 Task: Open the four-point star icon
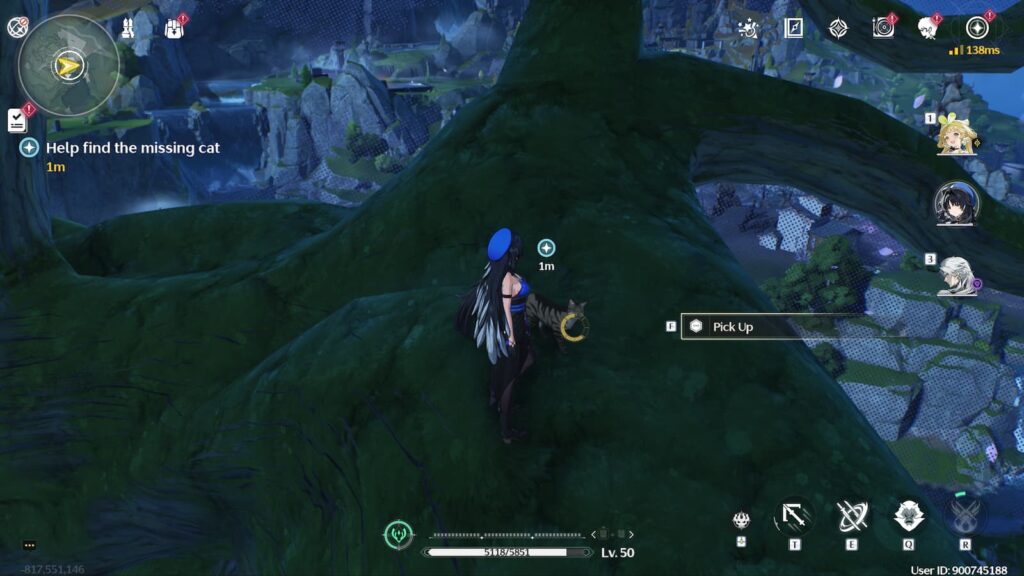(x=838, y=28)
